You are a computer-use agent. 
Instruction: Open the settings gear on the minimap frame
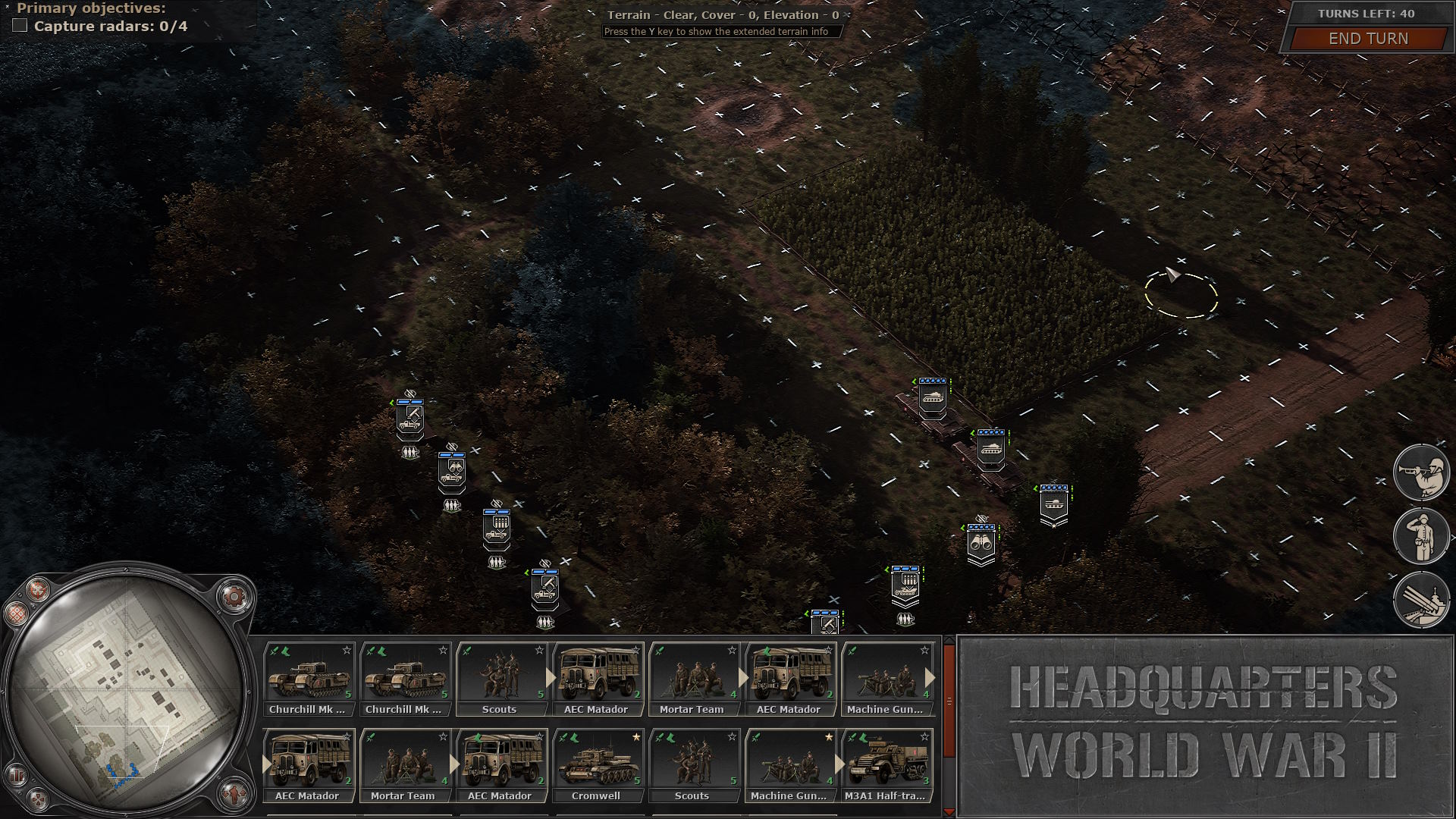tap(235, 595)
